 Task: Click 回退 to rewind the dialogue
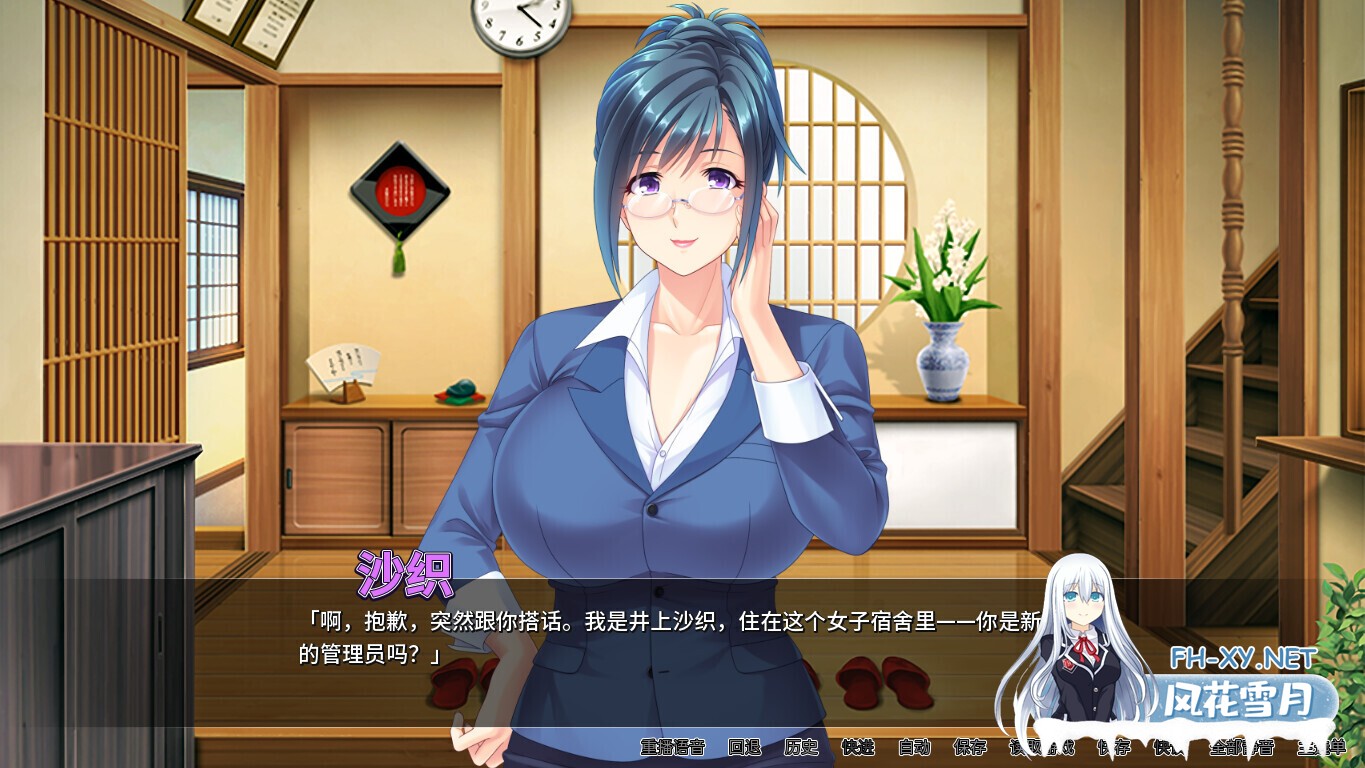[745, 748]
